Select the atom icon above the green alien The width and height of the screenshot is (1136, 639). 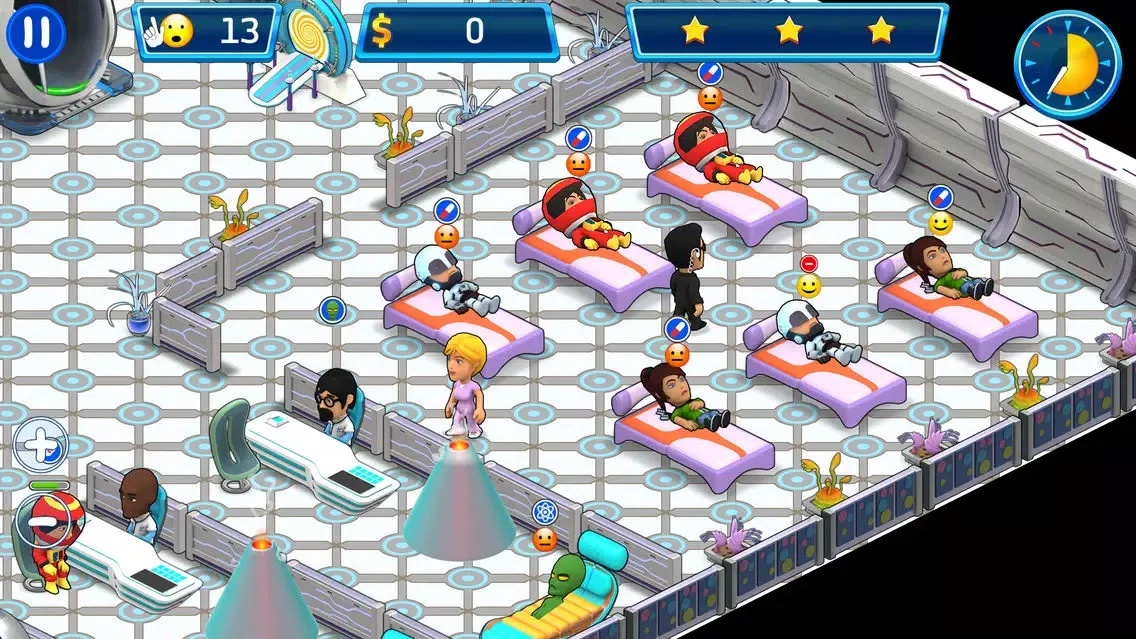[544, 513]
